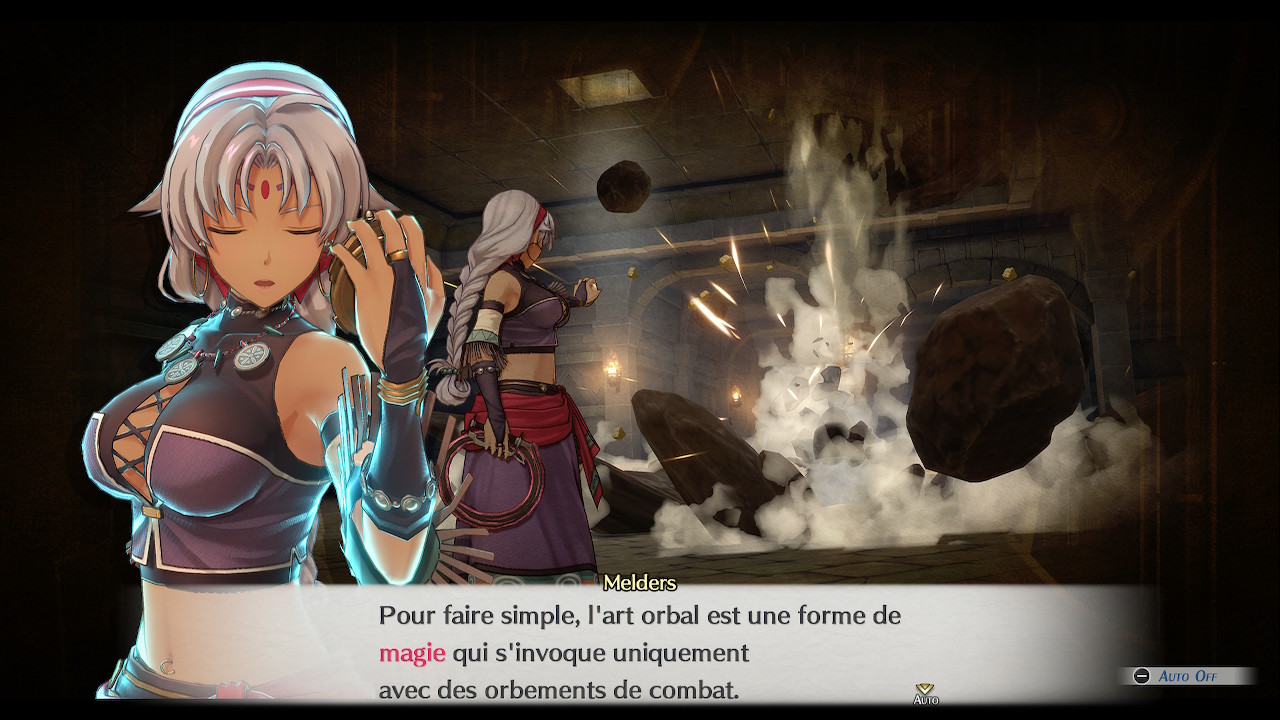Advance dialogue with the gold arrow indicator
This screenshot has width=1280, height=720.
click(925, 689)
